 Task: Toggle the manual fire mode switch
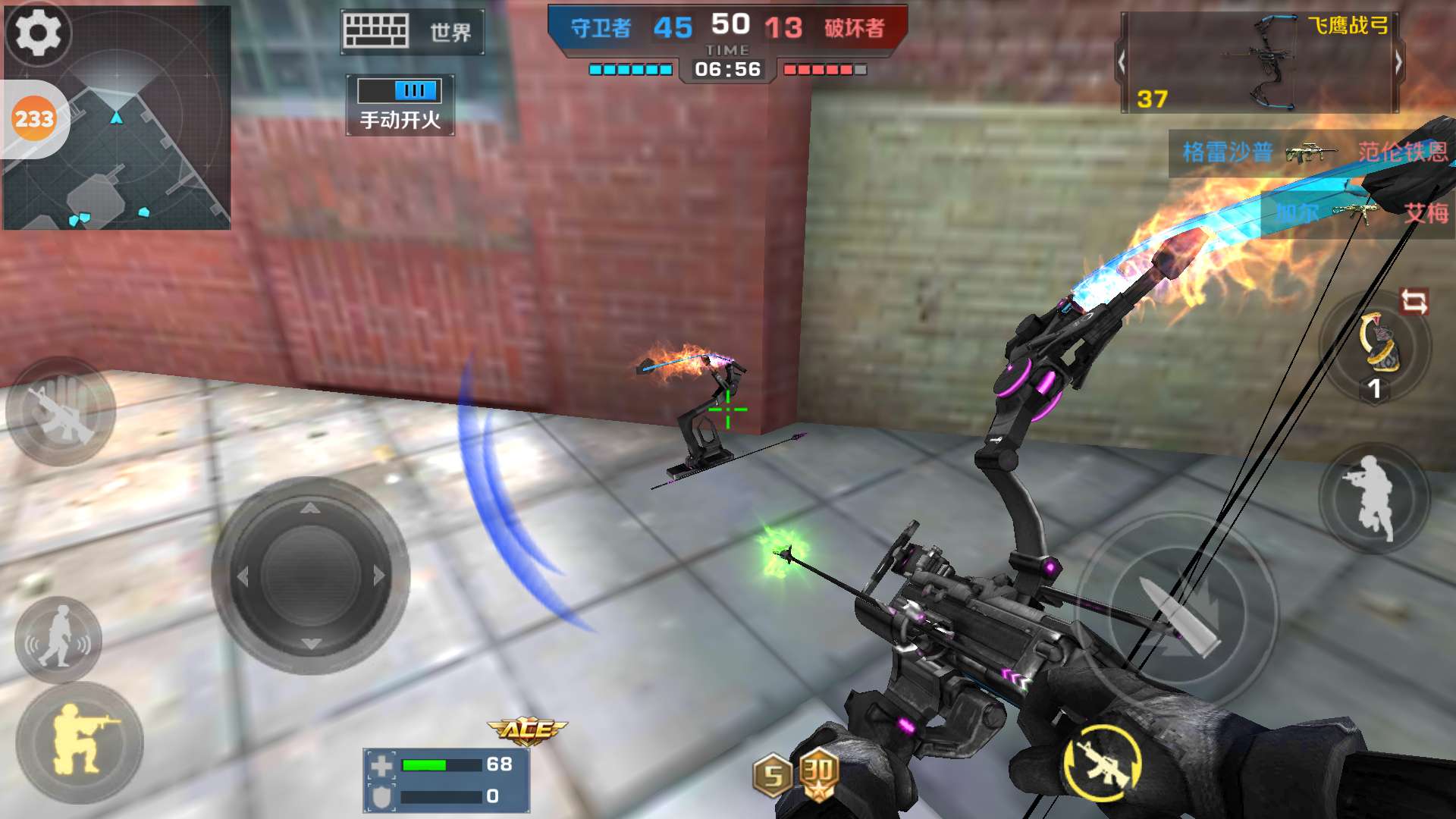coord(400,91)
